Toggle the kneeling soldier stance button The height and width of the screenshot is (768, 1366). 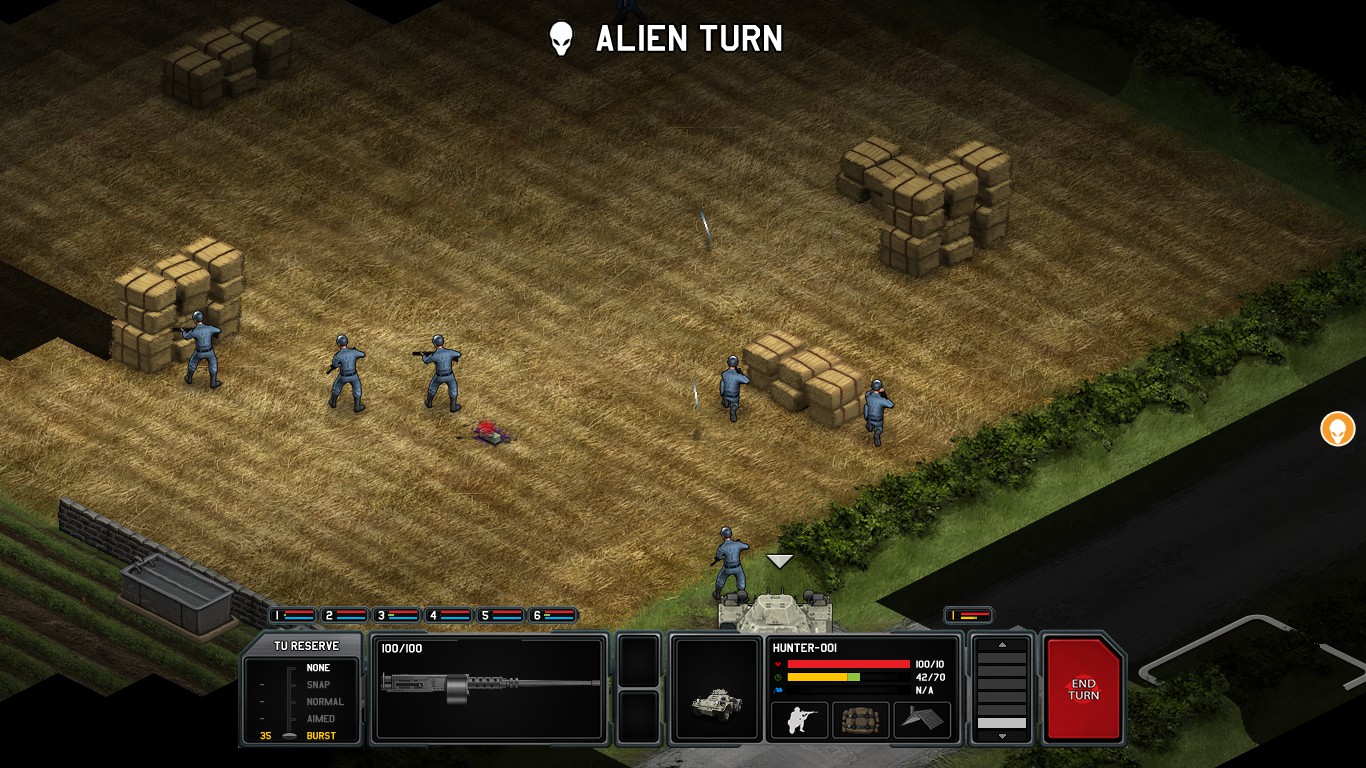tap(799, 720)
